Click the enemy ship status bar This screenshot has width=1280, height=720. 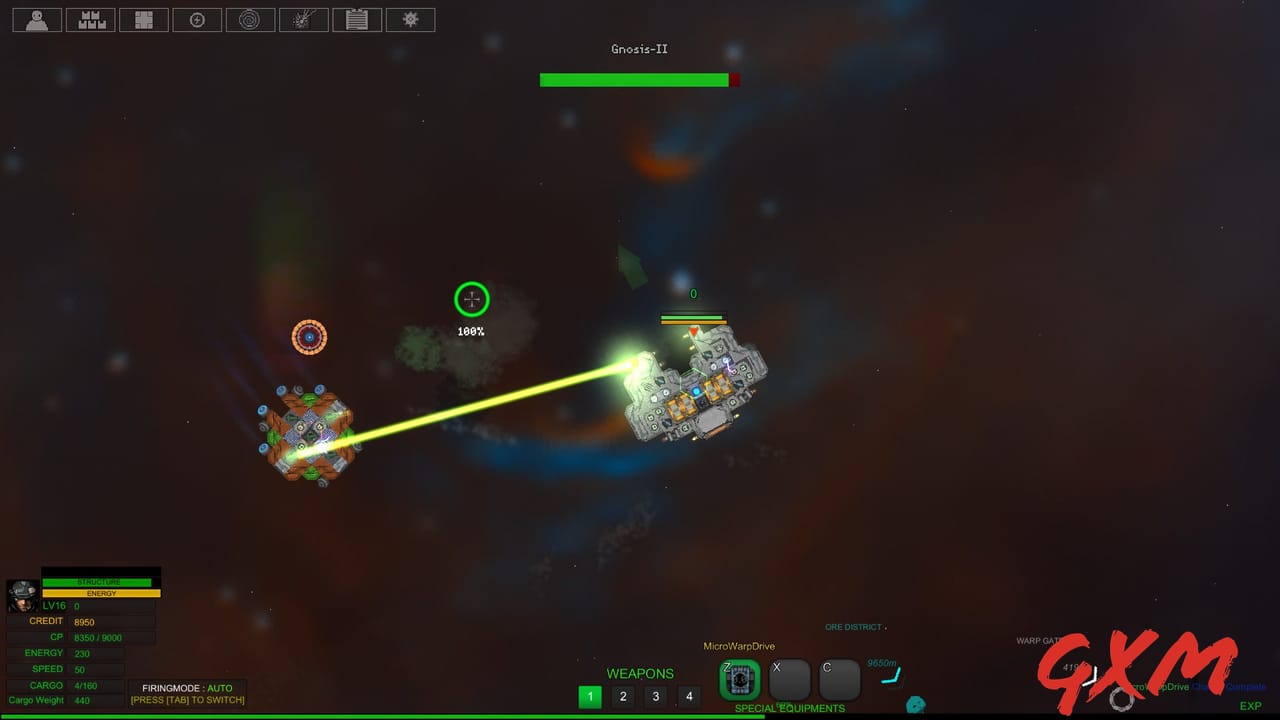pyautogui.click(x=692, y=317)
